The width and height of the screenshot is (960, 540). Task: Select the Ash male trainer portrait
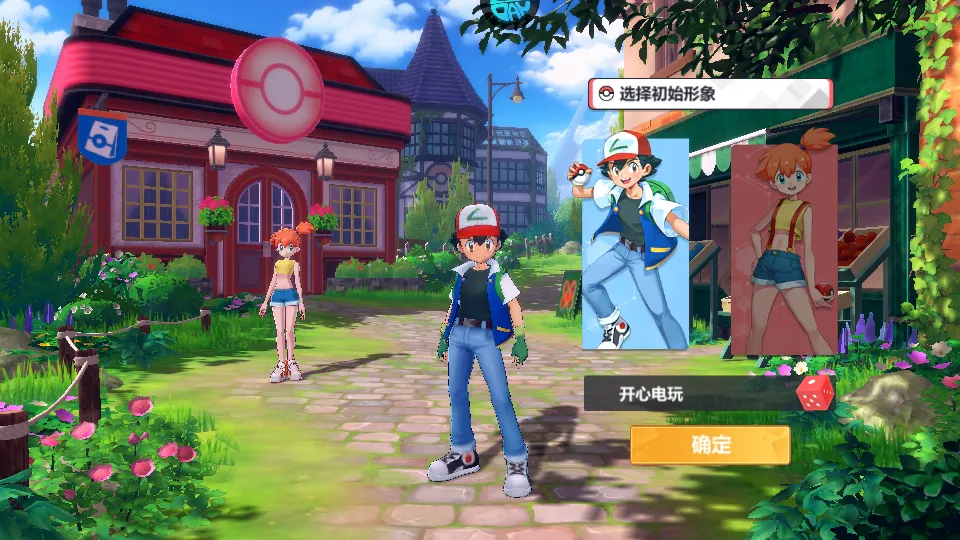tap(635, 244)
